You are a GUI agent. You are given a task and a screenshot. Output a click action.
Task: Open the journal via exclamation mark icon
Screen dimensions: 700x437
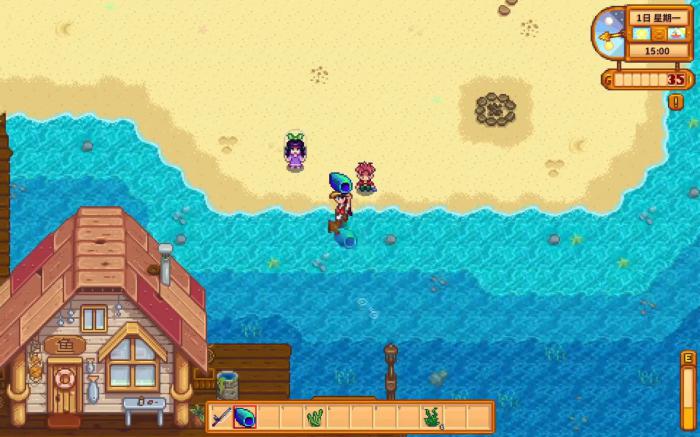click(x=676, y=101)
